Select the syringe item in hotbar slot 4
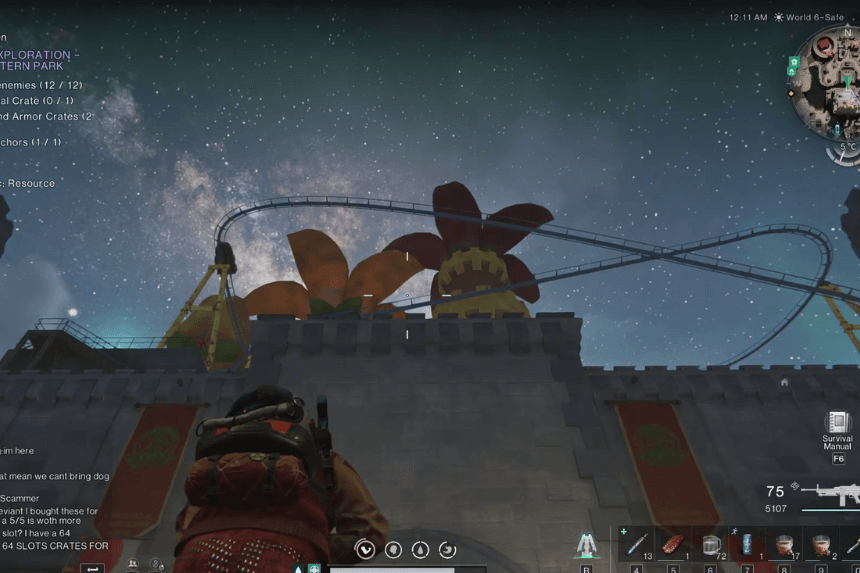This screenshot has width=860, height=573. tap(638, 545)
